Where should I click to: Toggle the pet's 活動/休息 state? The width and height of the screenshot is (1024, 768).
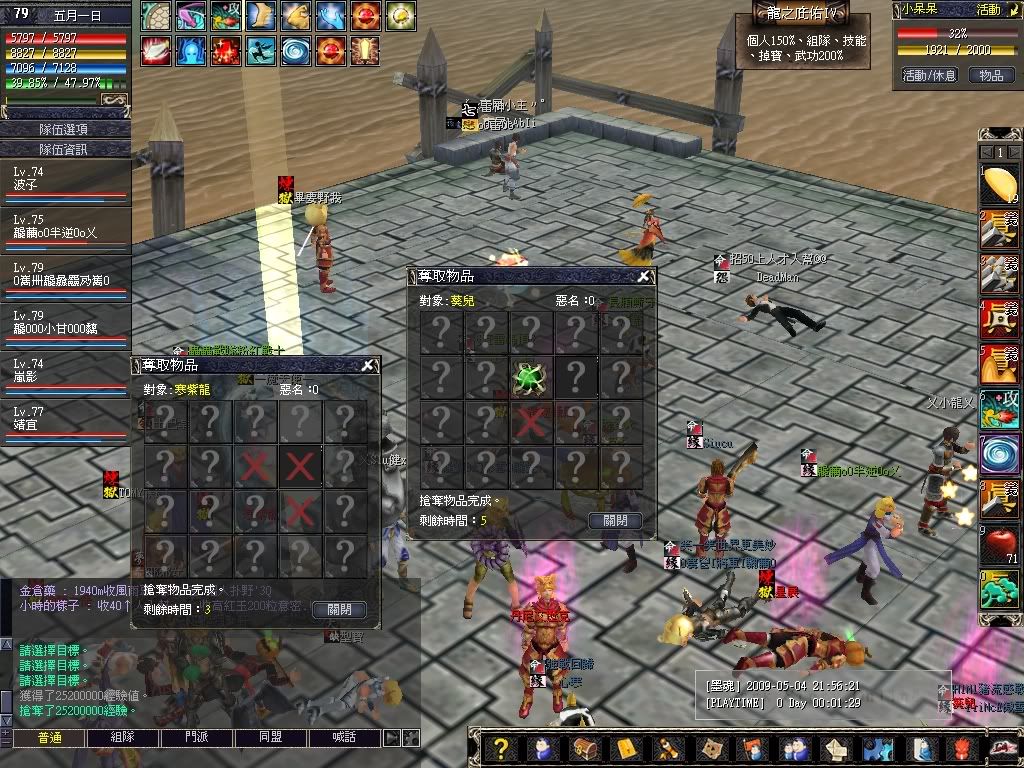point(929,75)
